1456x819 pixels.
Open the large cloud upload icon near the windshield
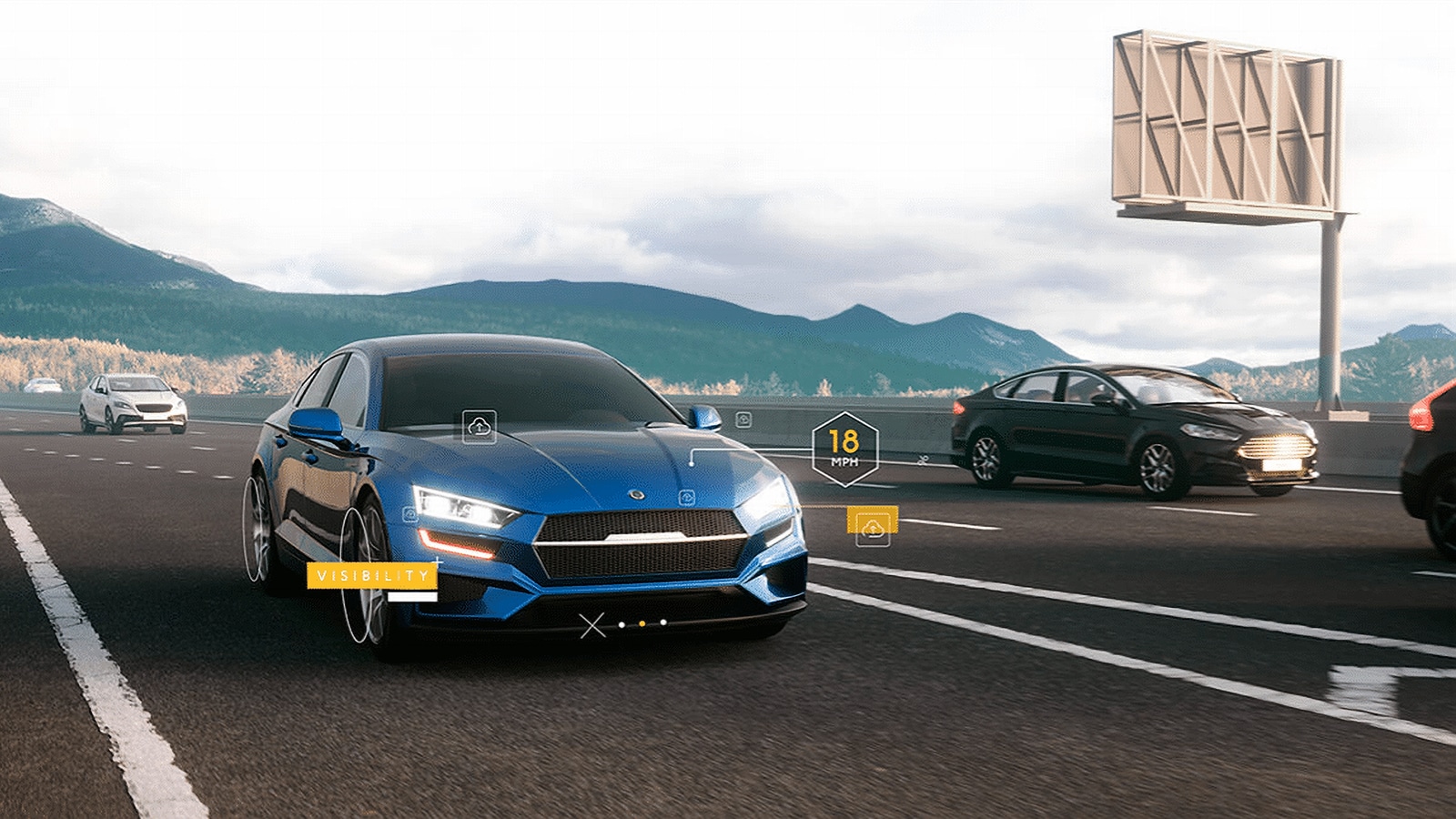pos(480,426)
